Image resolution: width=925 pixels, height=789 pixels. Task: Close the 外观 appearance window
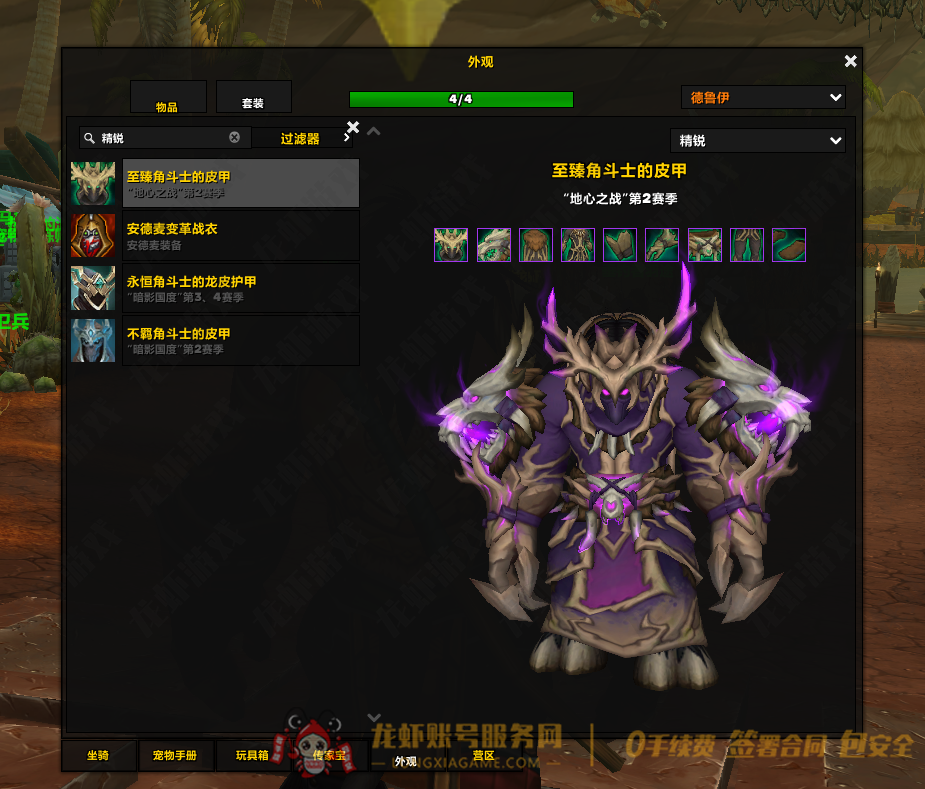(x=850, y=62)
